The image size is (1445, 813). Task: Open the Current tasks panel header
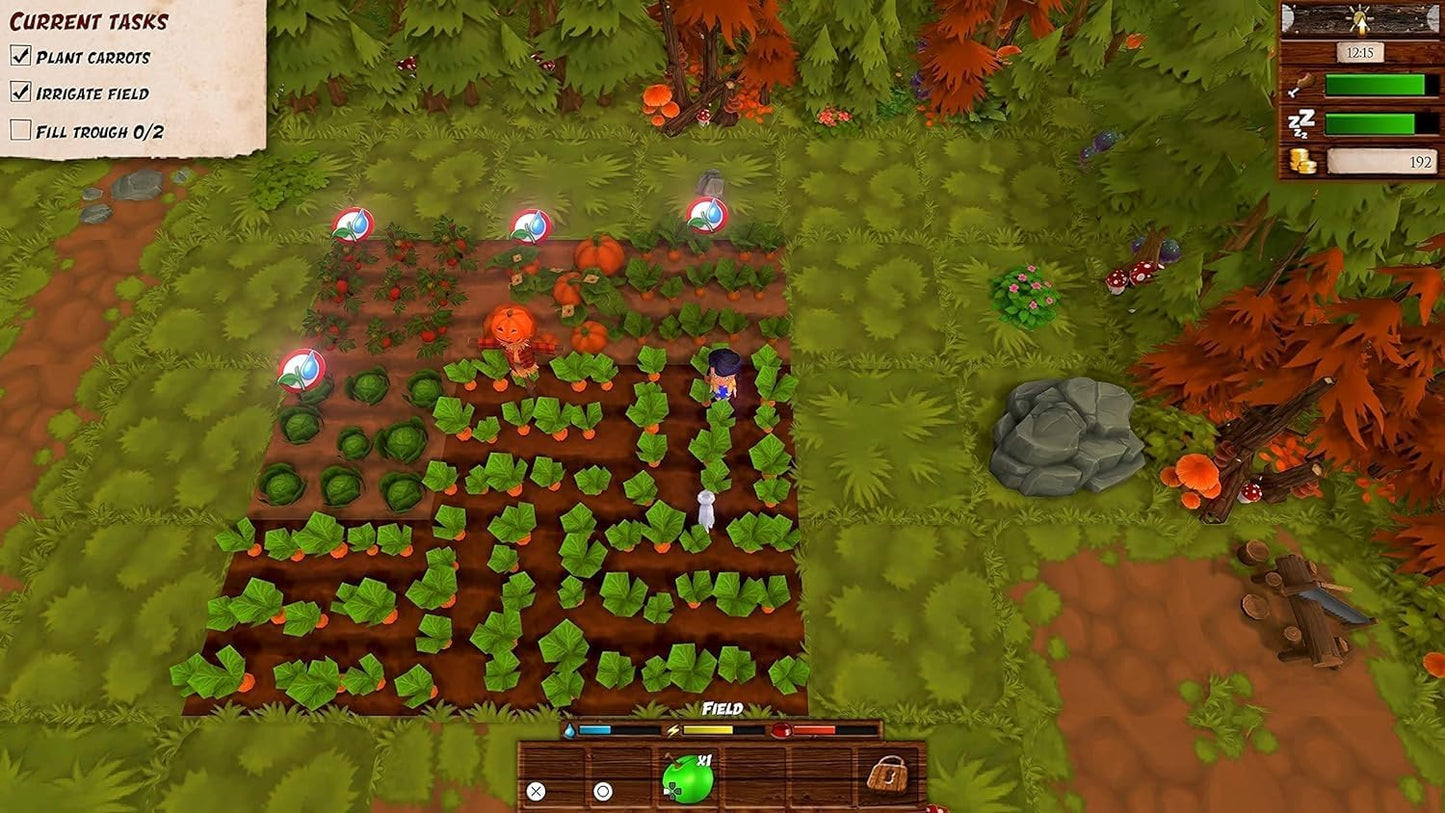89,21
